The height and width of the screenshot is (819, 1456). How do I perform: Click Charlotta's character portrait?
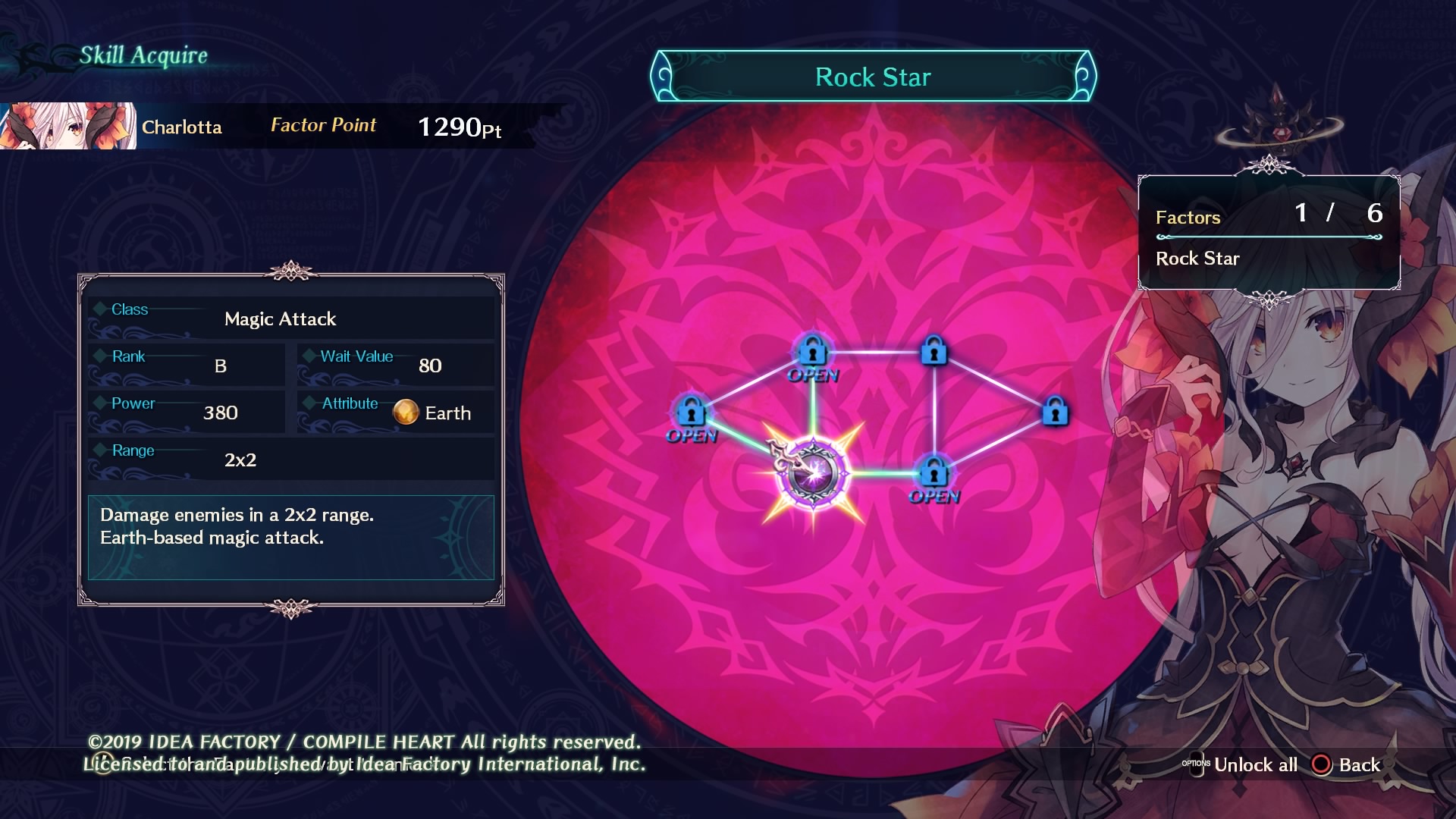pos(68,126)
